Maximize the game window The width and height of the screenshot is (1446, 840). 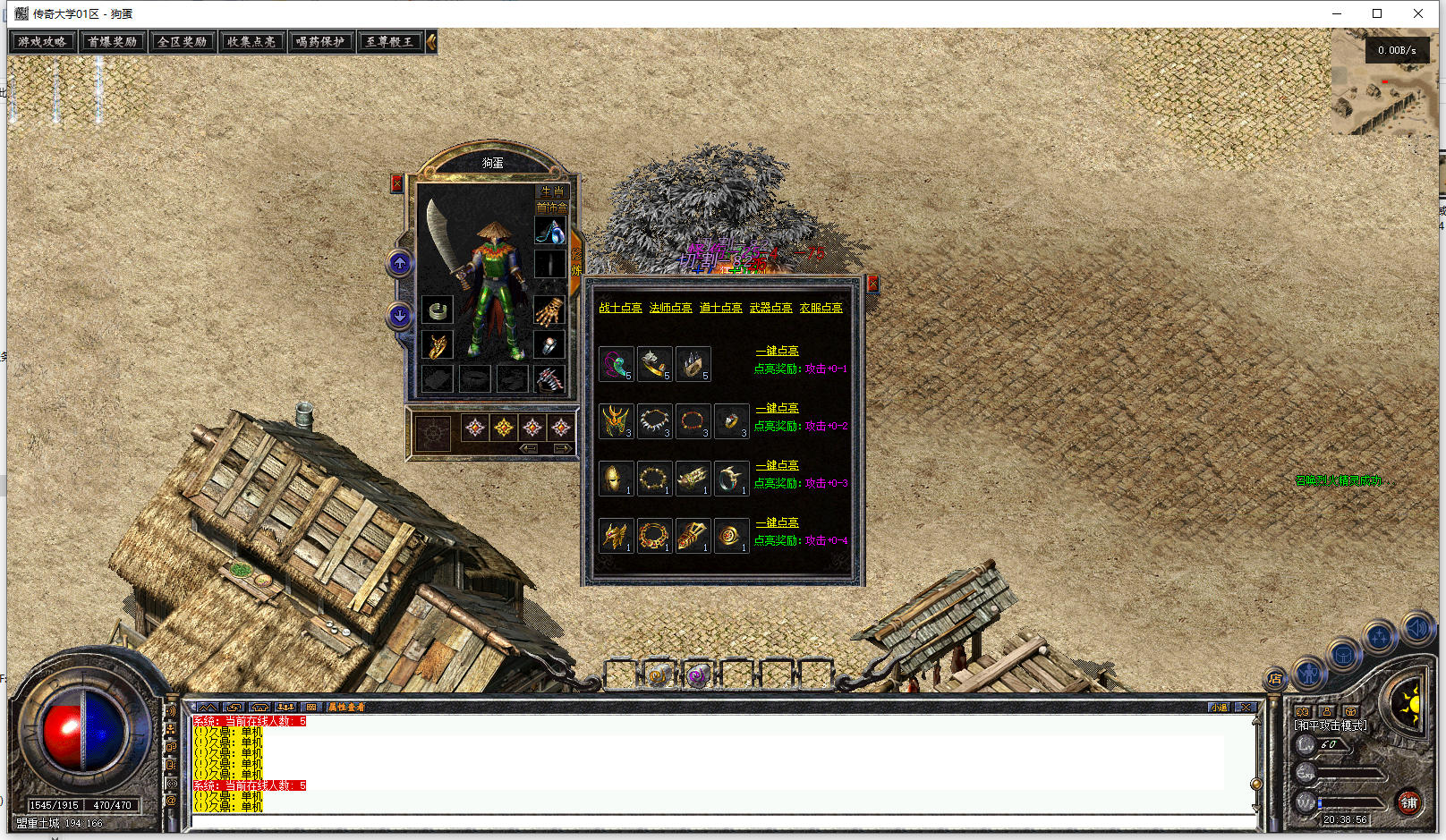tap(1377, 13)
